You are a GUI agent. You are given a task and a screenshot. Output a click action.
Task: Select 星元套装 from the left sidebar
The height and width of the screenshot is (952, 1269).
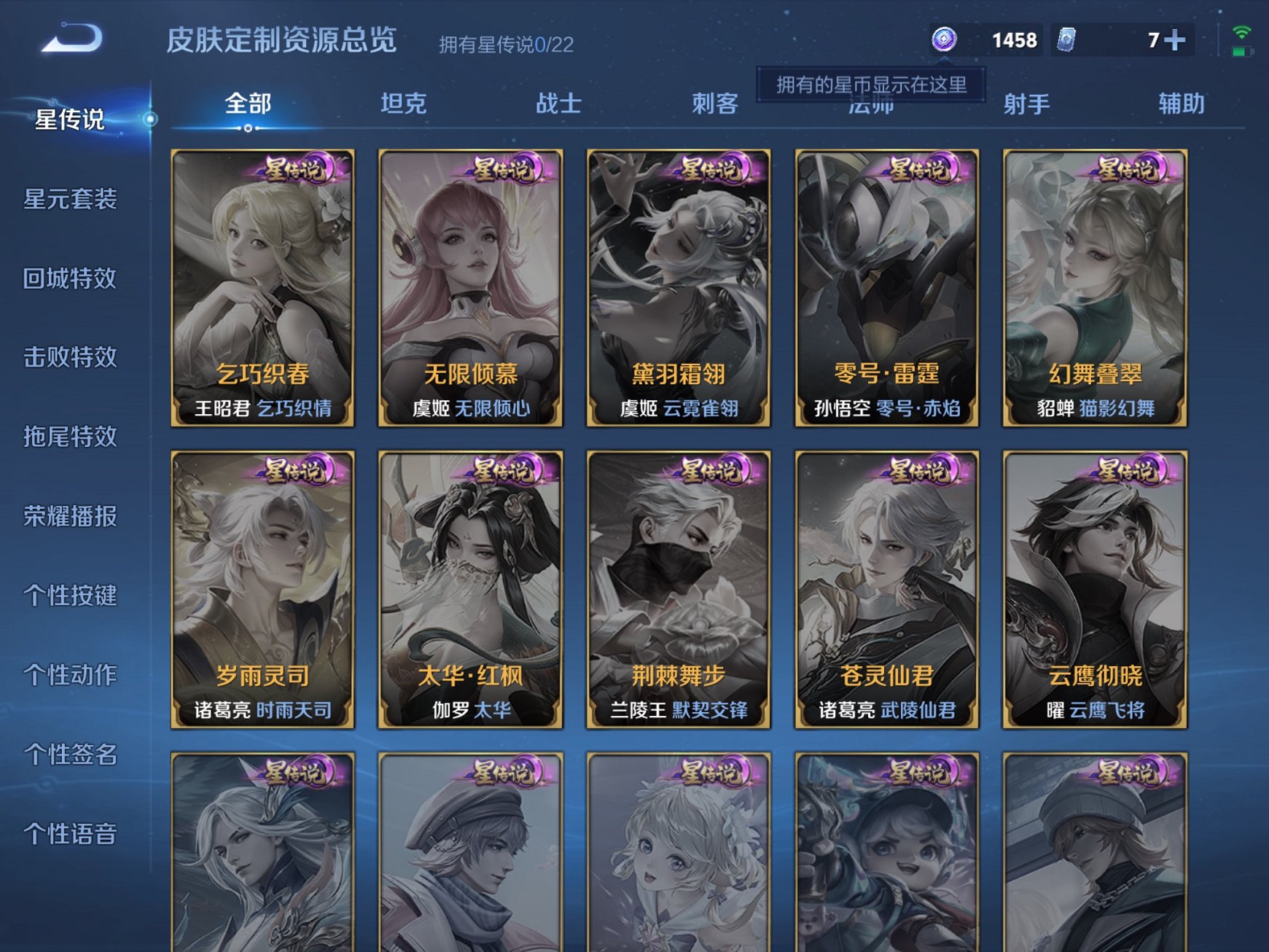coord(69,200)
